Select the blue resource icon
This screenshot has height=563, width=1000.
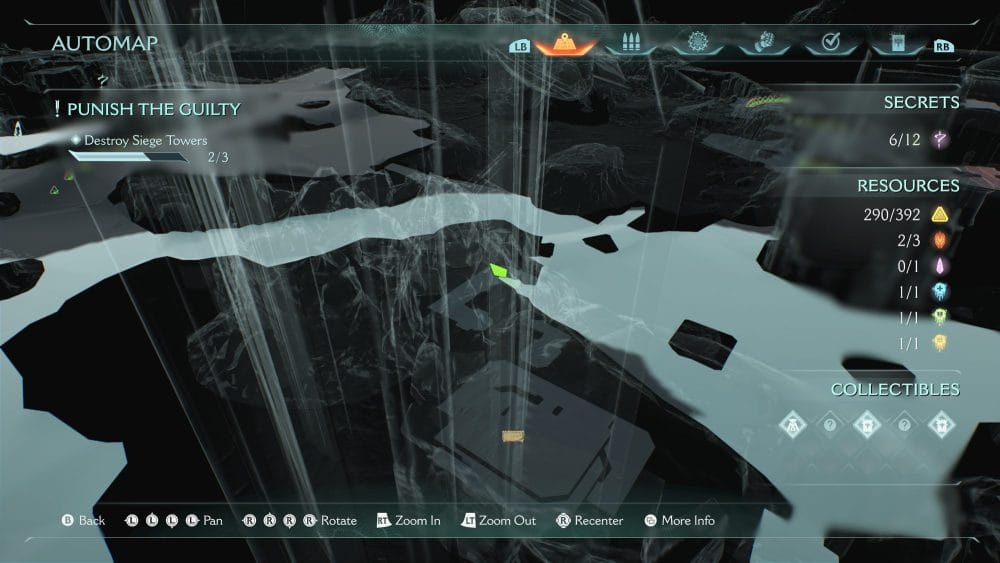pyautogui.click(x=940, y=291)
